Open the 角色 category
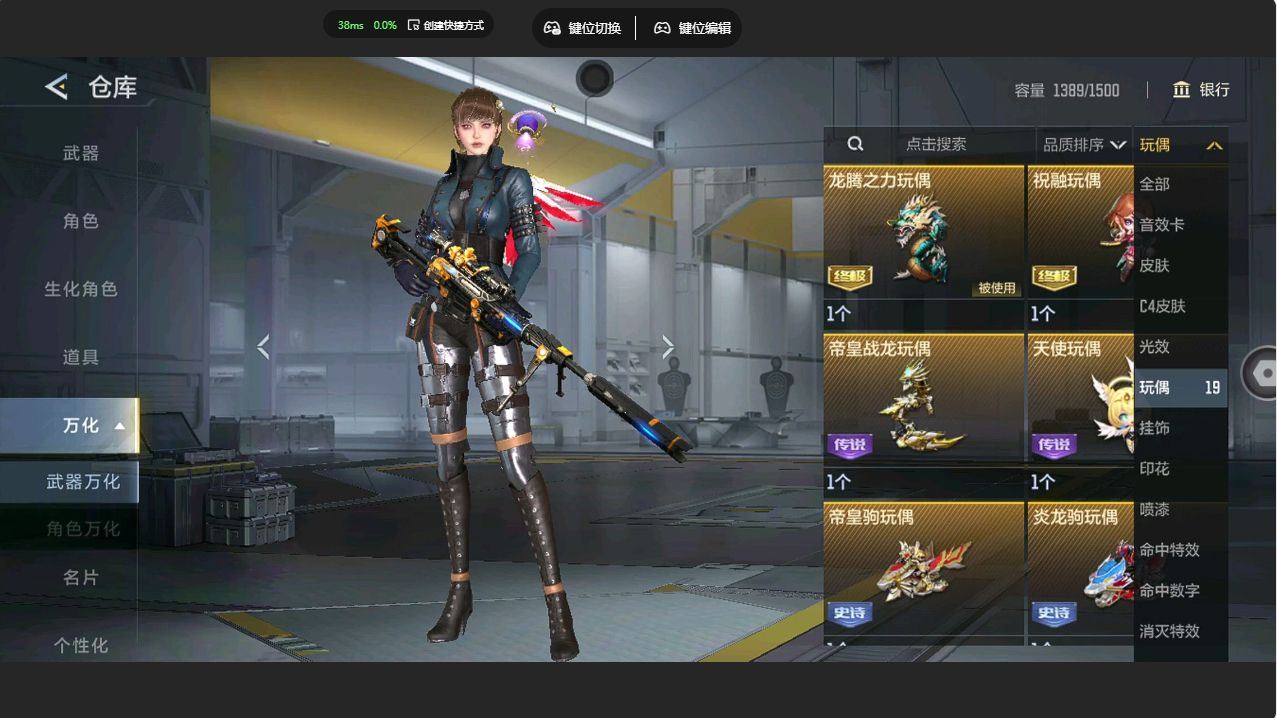The width and height of the screenshot is (1277, 718). click(81, 221)
